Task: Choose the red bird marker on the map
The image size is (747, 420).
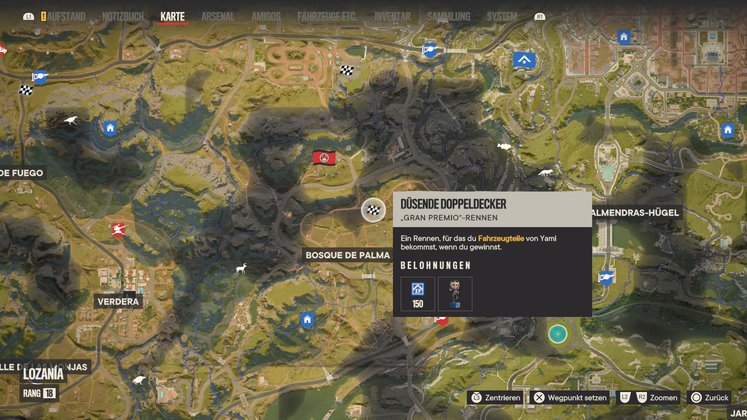Action: (x=118, y=229)
